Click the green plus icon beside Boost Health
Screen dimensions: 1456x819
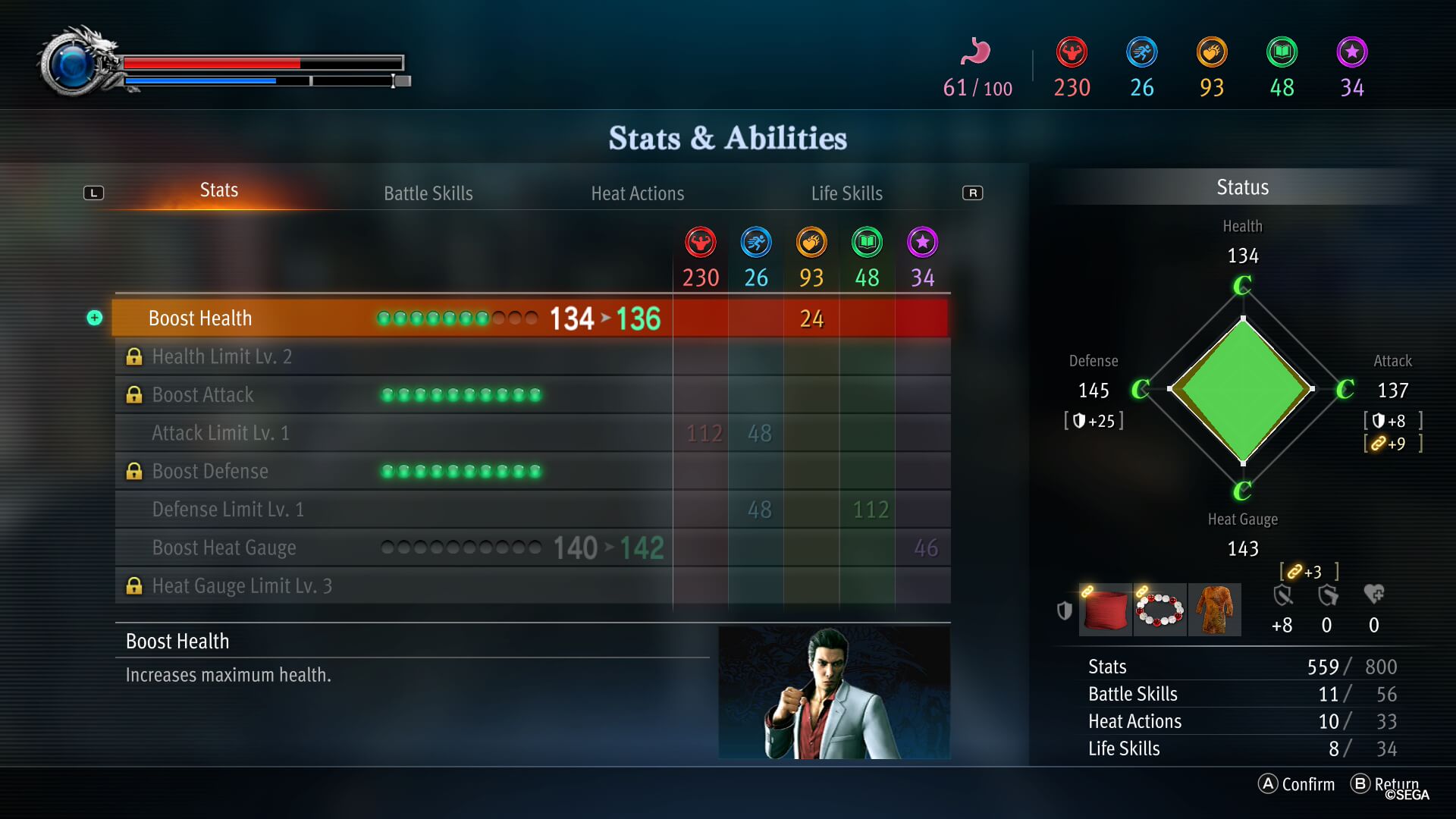[x=95, y=318]
